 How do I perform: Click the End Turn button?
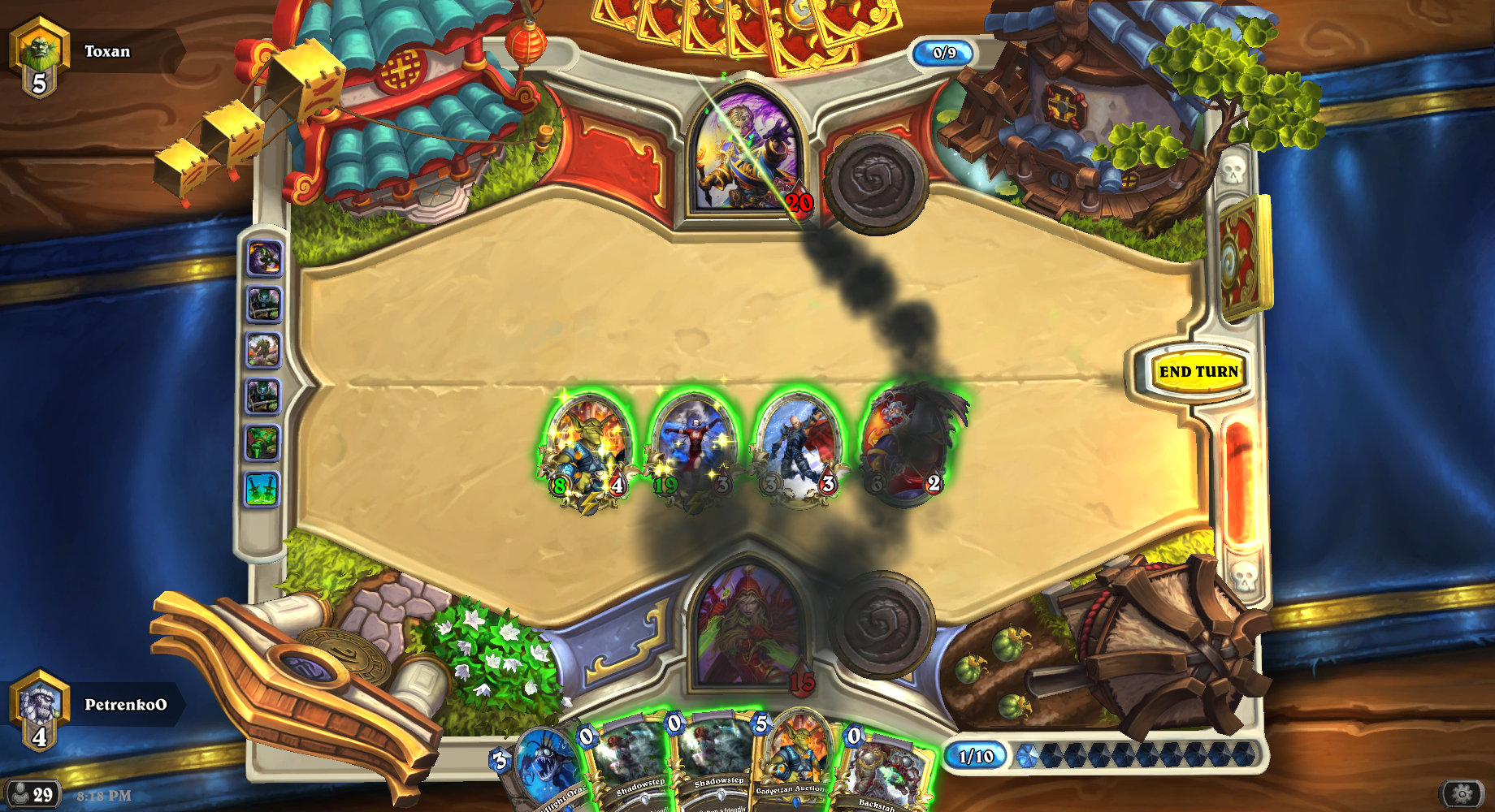click(1198, 372)
